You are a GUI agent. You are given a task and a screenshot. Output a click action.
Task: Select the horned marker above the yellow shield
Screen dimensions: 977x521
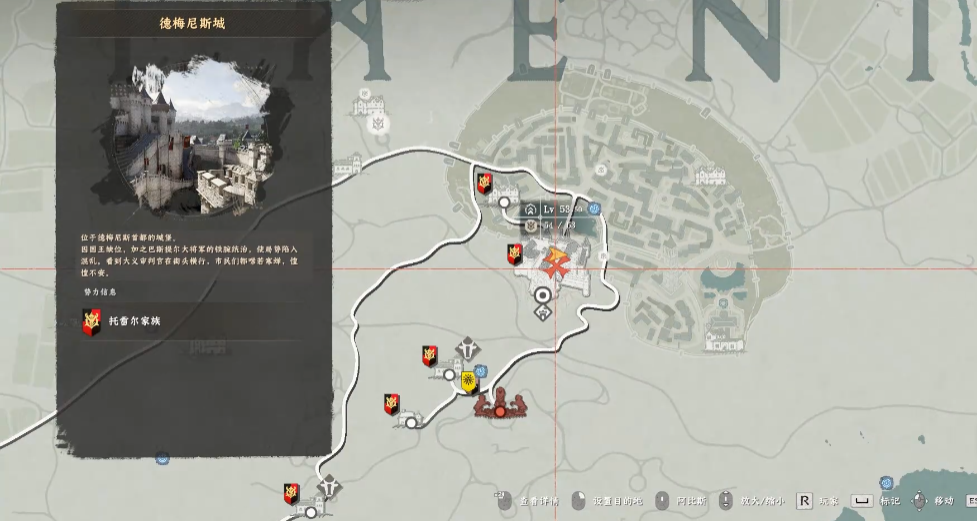pyautogui.click(x=467, y=350)
